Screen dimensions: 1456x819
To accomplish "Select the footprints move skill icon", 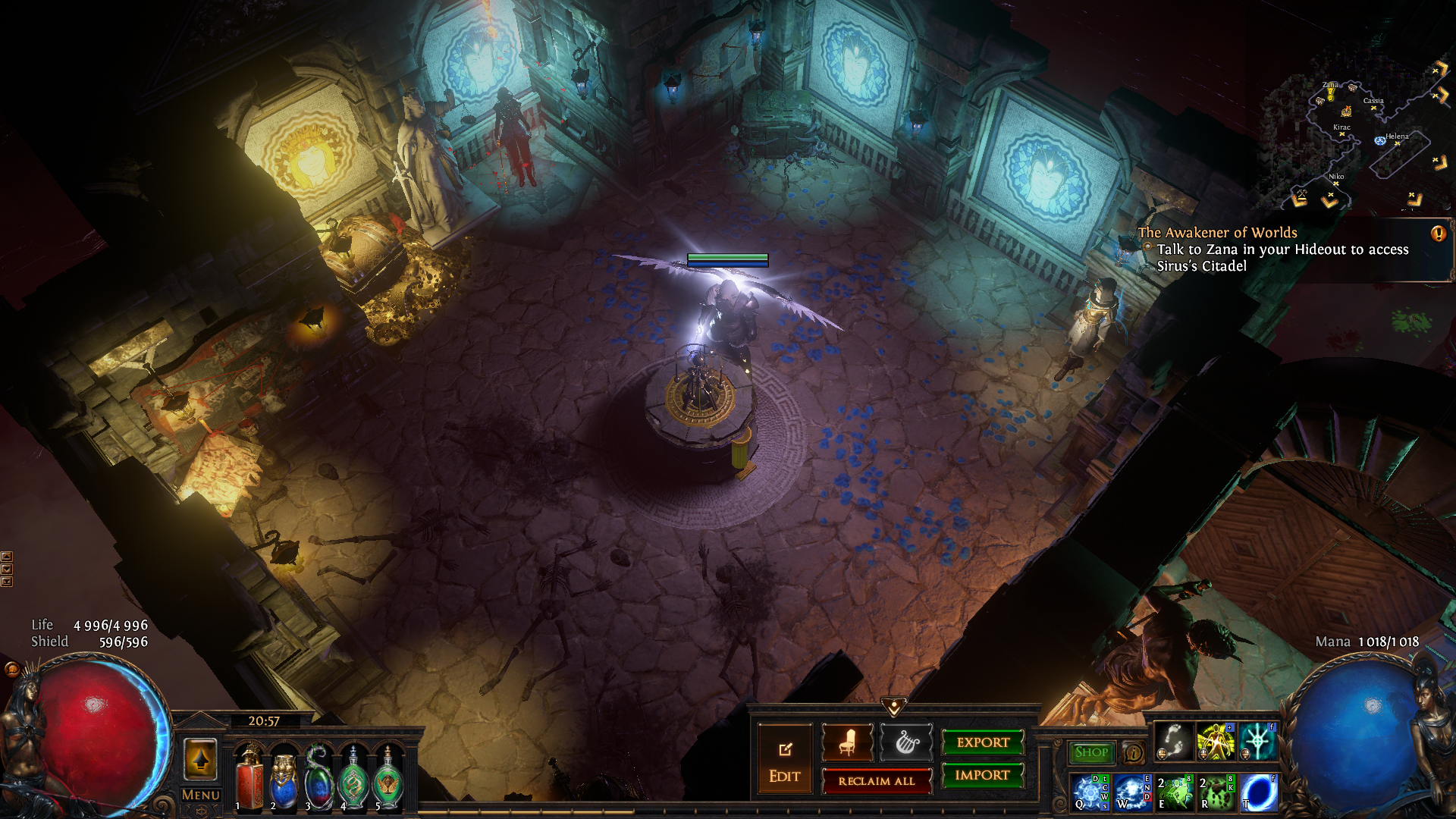I will click(x=1173, y=741).
